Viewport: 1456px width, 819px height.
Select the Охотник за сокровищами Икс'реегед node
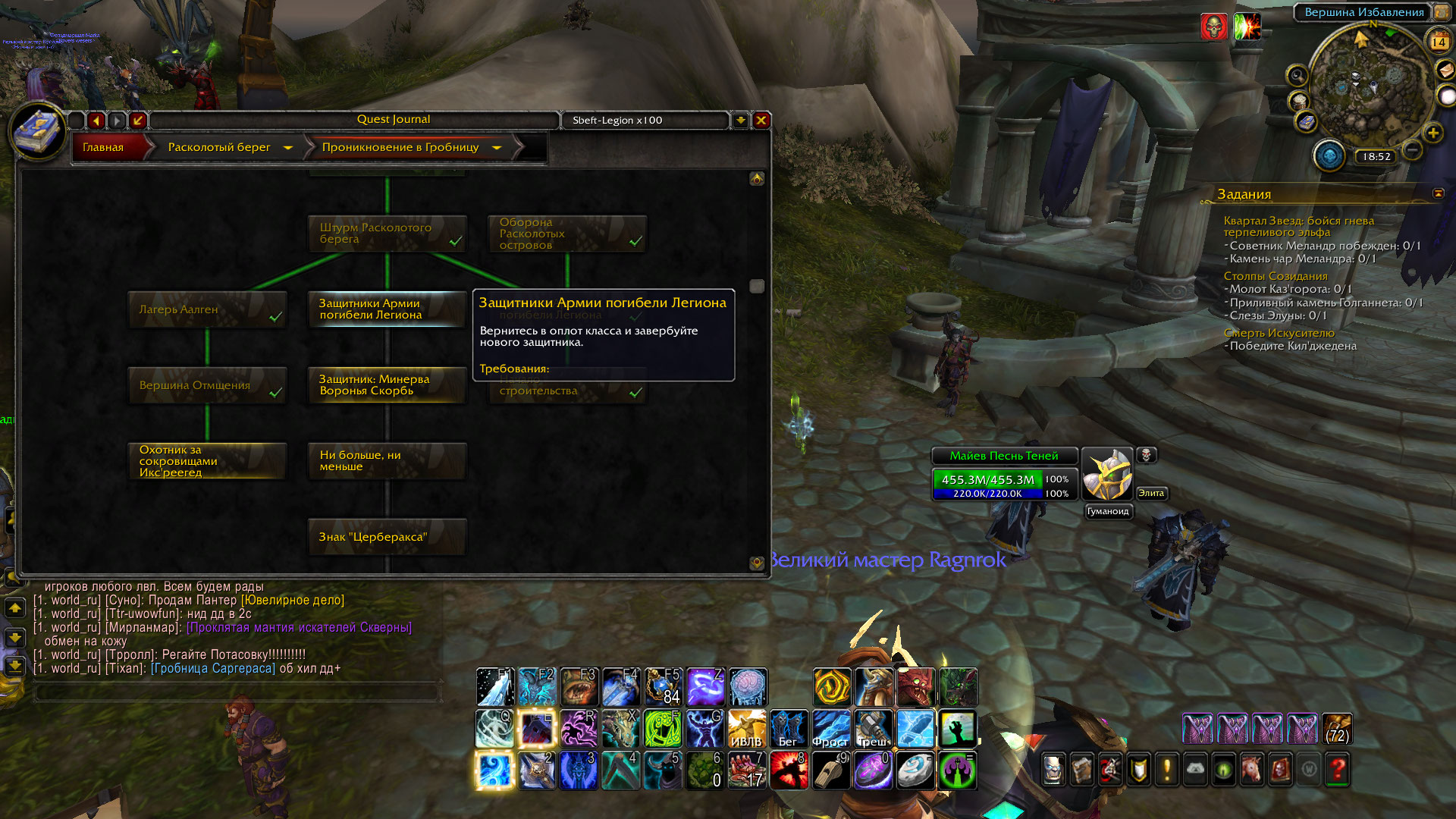[x=207, y=461]
